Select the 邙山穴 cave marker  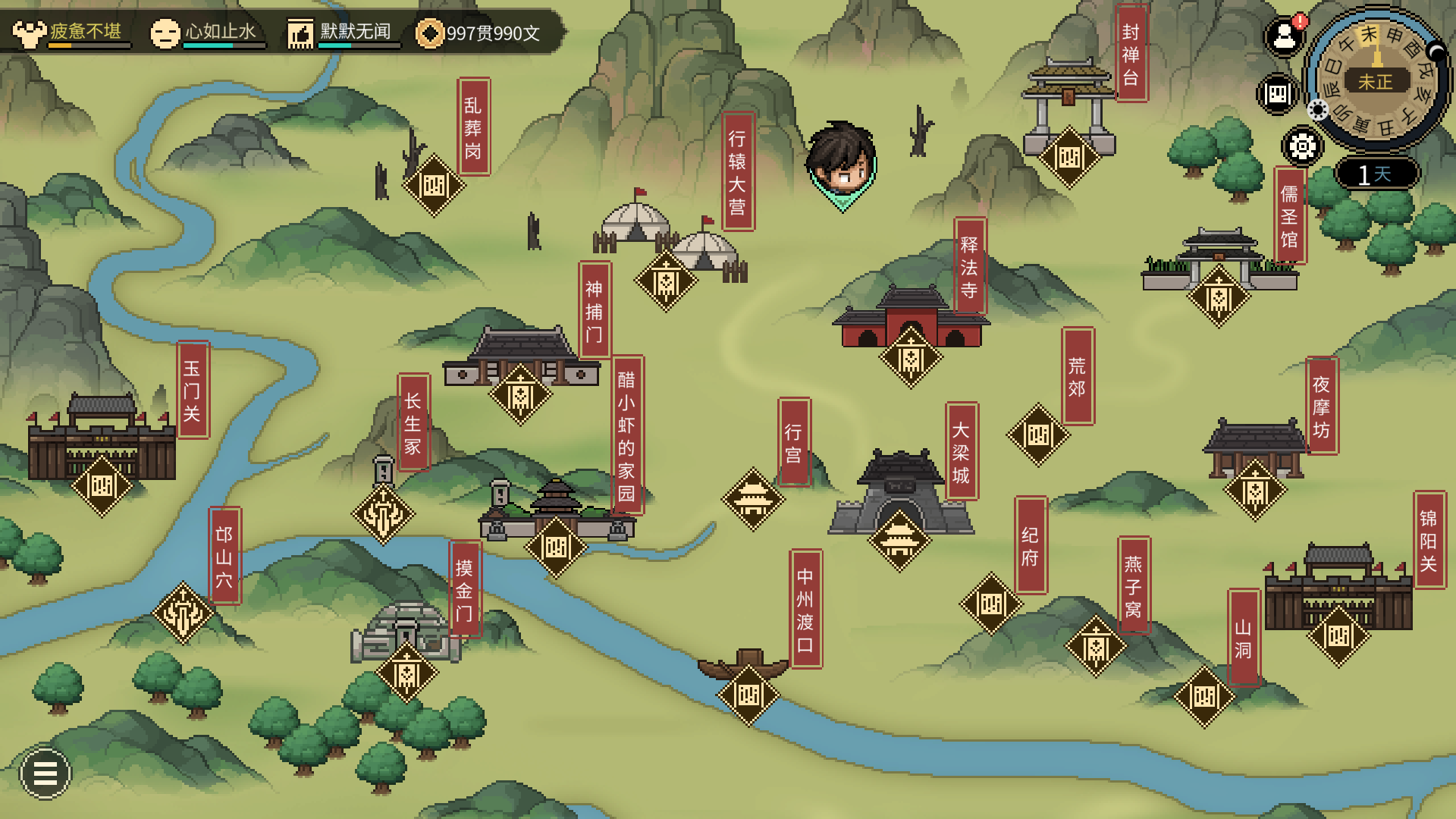(183, 613)
